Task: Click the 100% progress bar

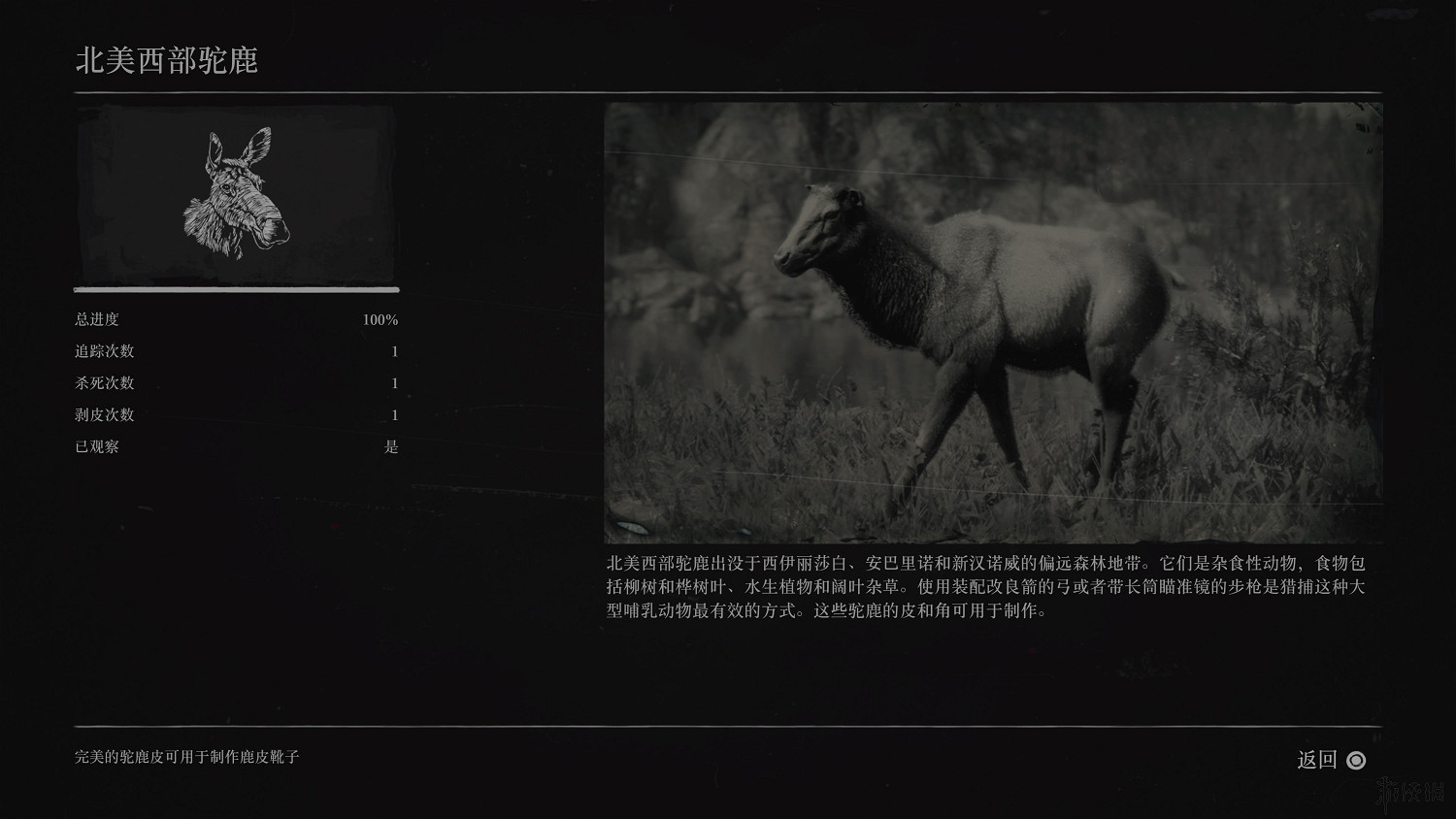Action: [x=236, y=288]
